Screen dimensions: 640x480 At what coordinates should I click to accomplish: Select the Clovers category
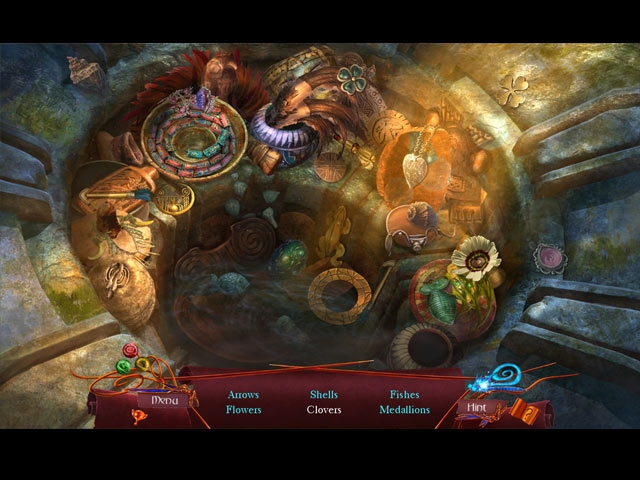(324, 409)
